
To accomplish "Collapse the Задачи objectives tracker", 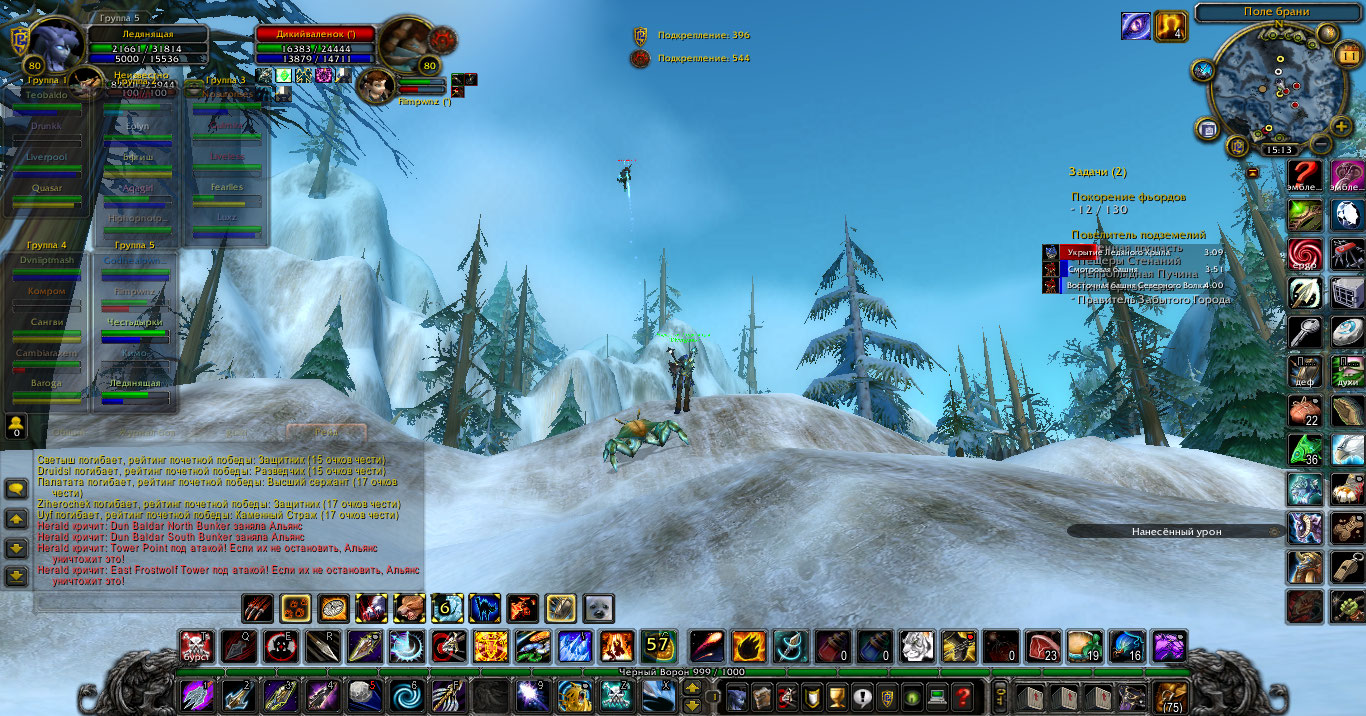I will [x=1252, y=172].
